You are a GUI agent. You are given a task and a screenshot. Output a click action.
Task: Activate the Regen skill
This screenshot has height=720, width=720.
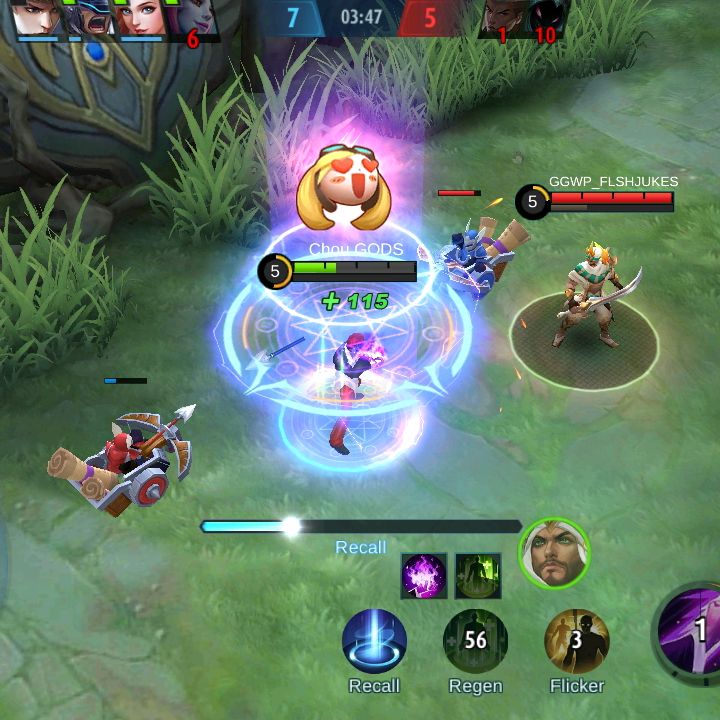click(475, 641)
